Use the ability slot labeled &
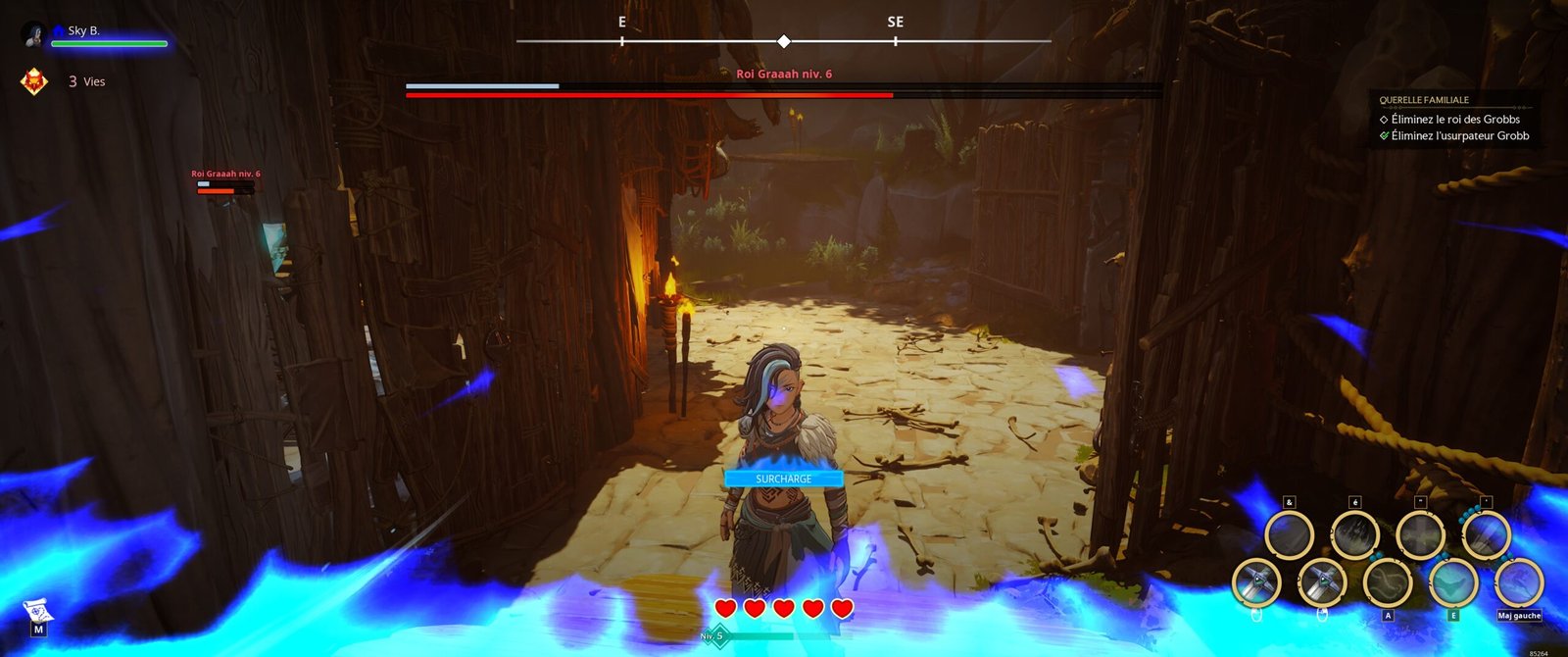 [x=1289, y=535]
